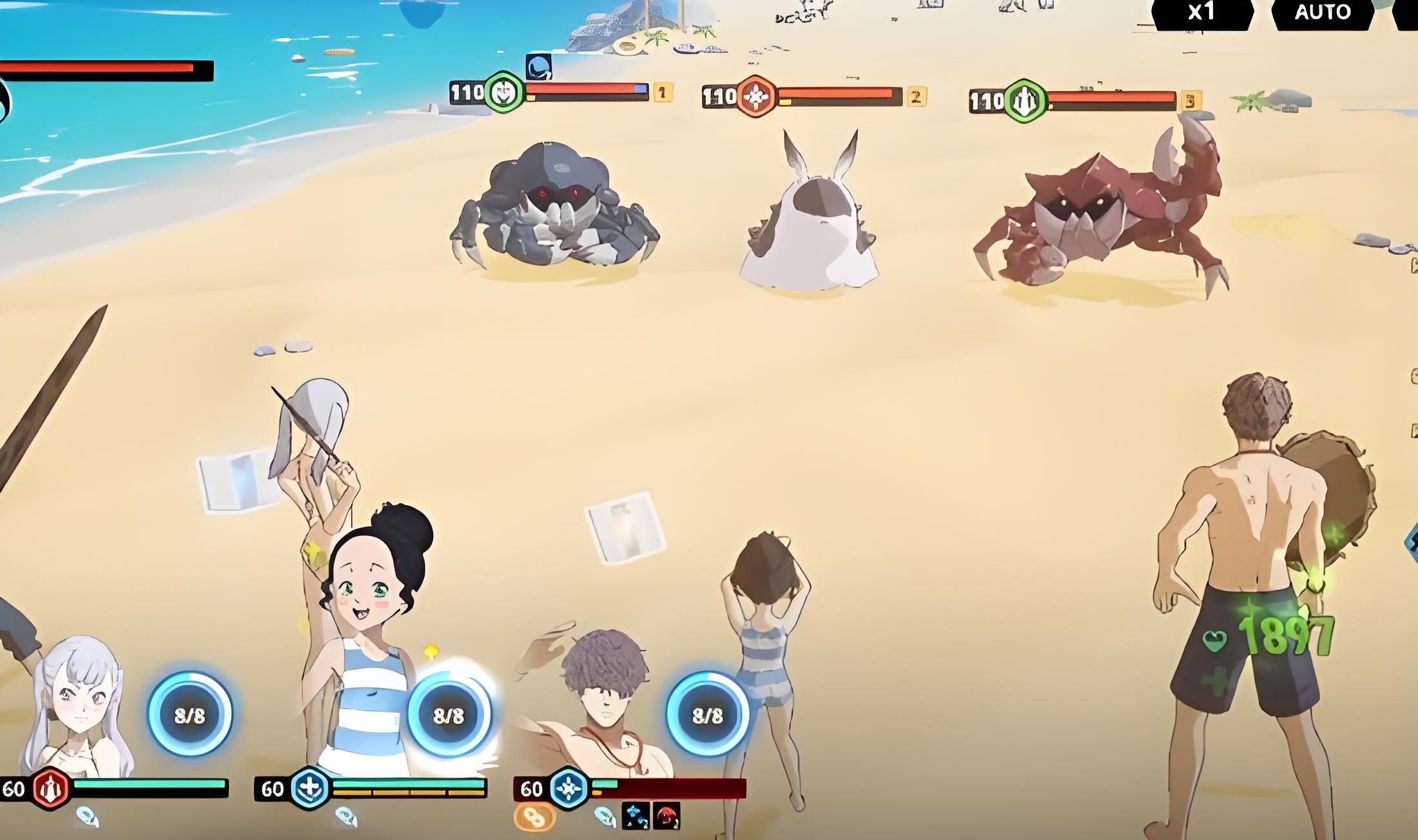Tap the glowing 8/8 orb beside the bun-haired girl
The image size is (1418, 840).
pos(449,715)
